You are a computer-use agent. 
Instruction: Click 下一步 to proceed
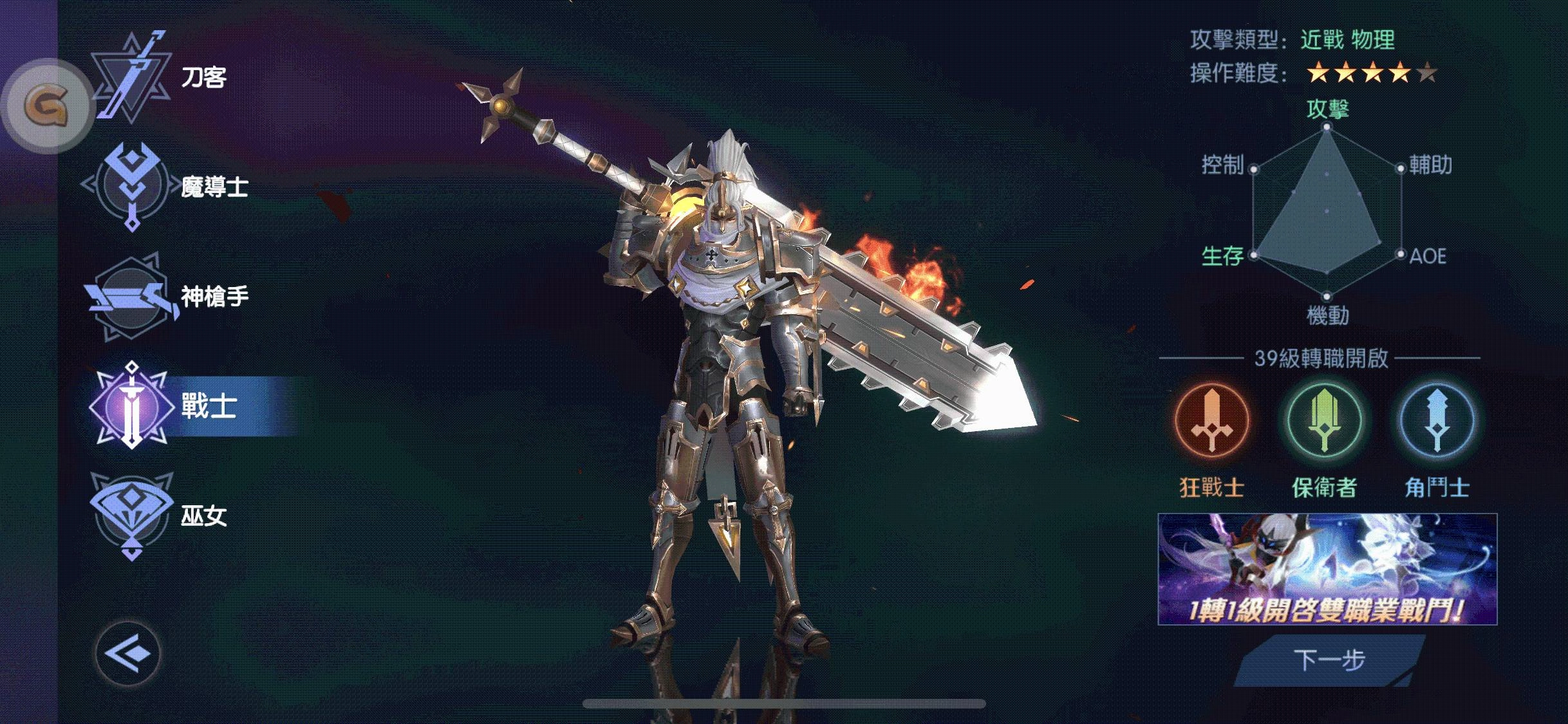click(x=1329, y=660)
